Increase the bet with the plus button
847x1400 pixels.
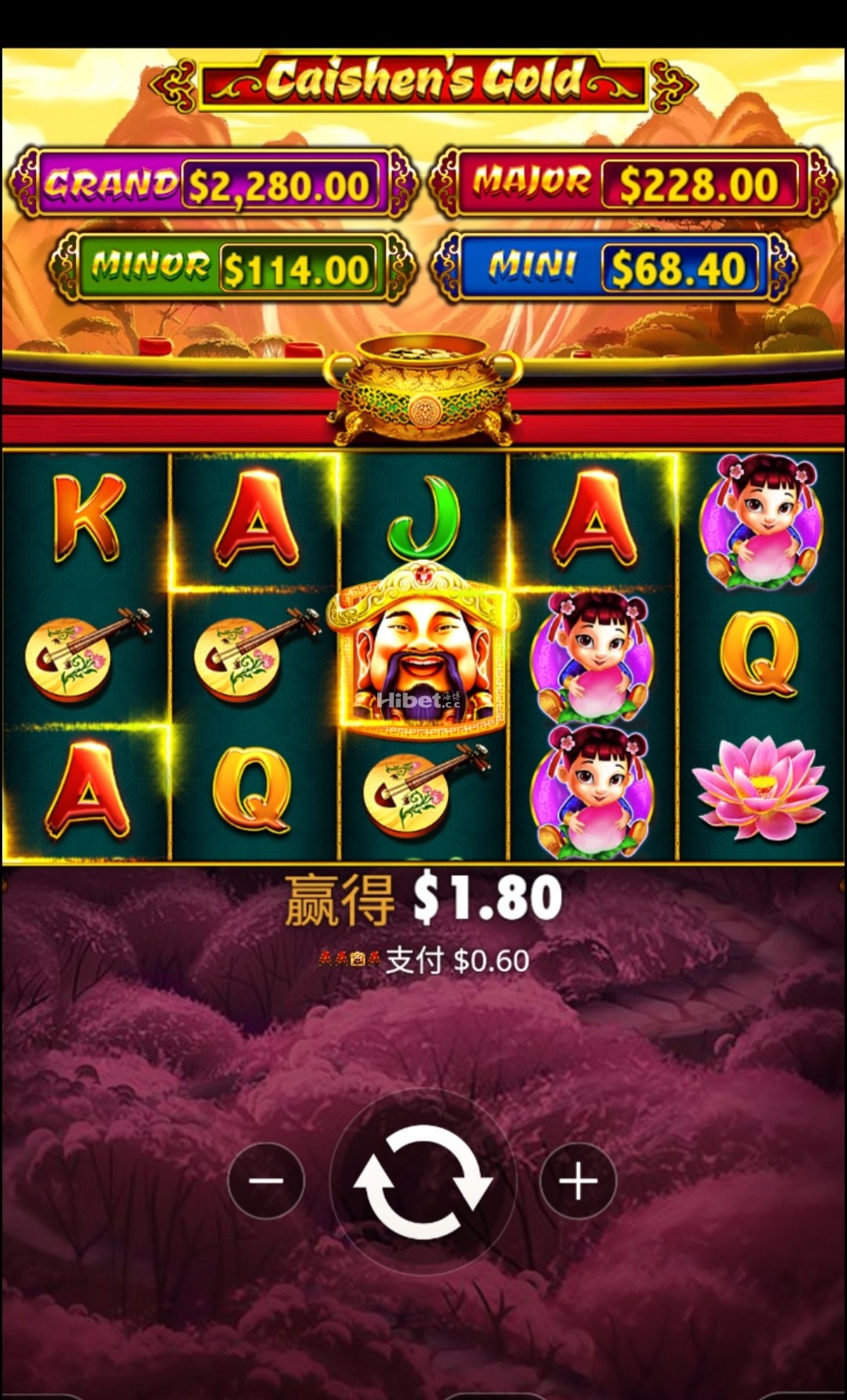point(578,1181)
